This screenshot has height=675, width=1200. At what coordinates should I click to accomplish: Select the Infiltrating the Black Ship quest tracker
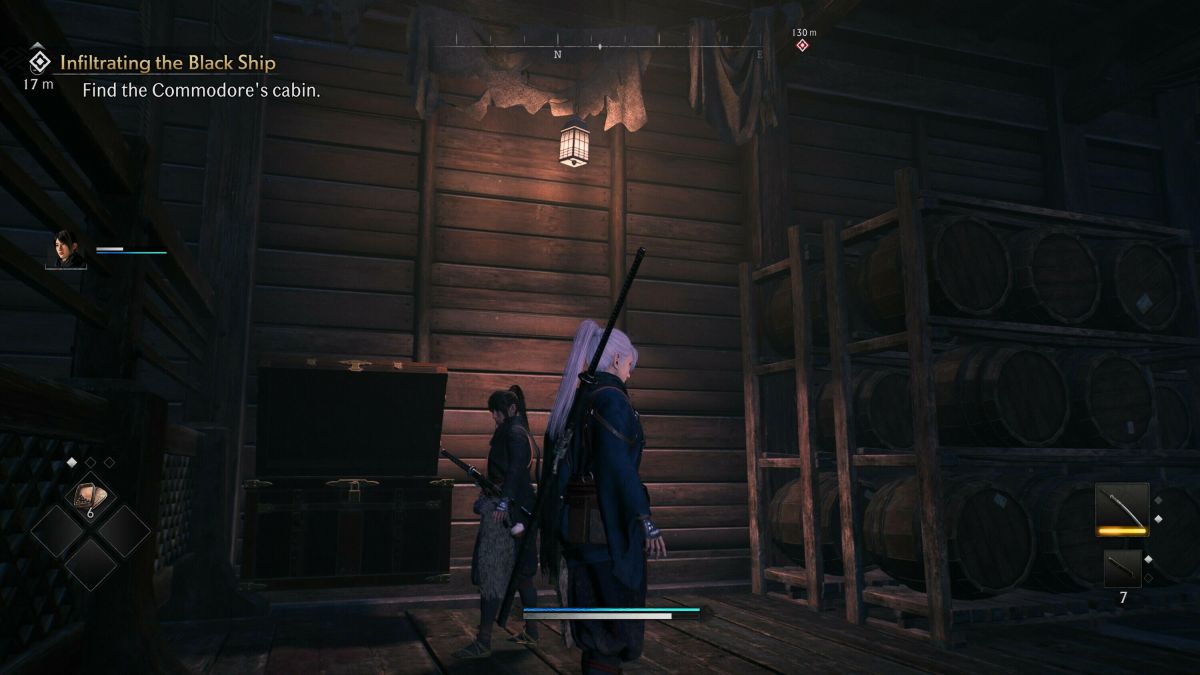(167, 63)
